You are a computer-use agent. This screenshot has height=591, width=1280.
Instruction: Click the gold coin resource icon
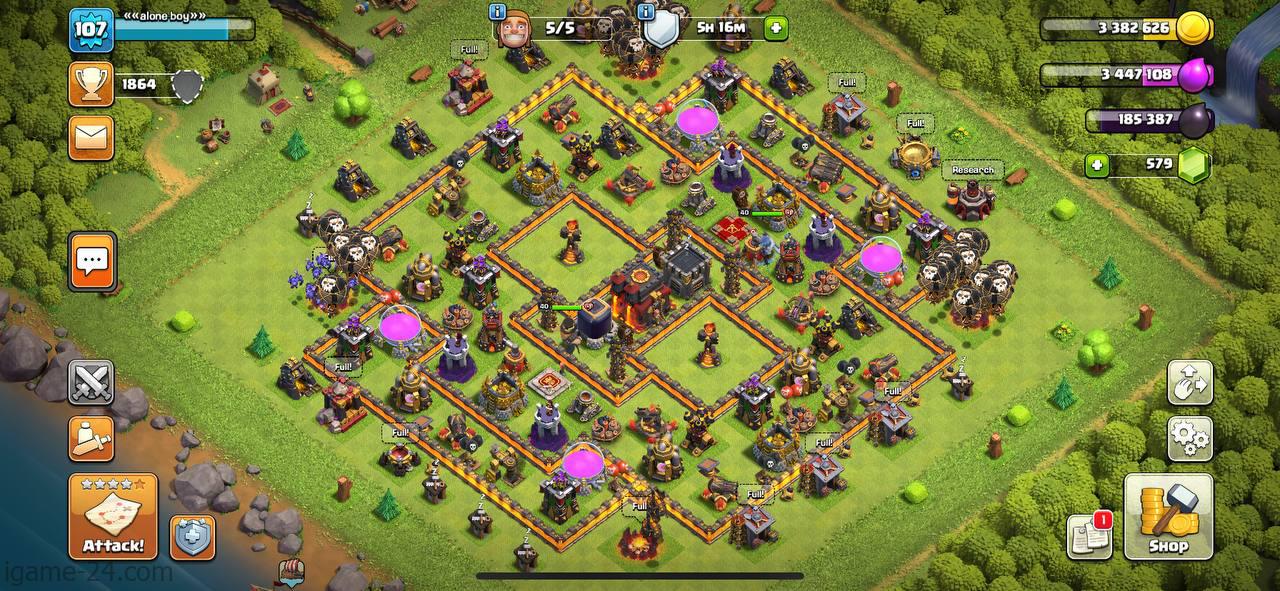(1194, 29)
